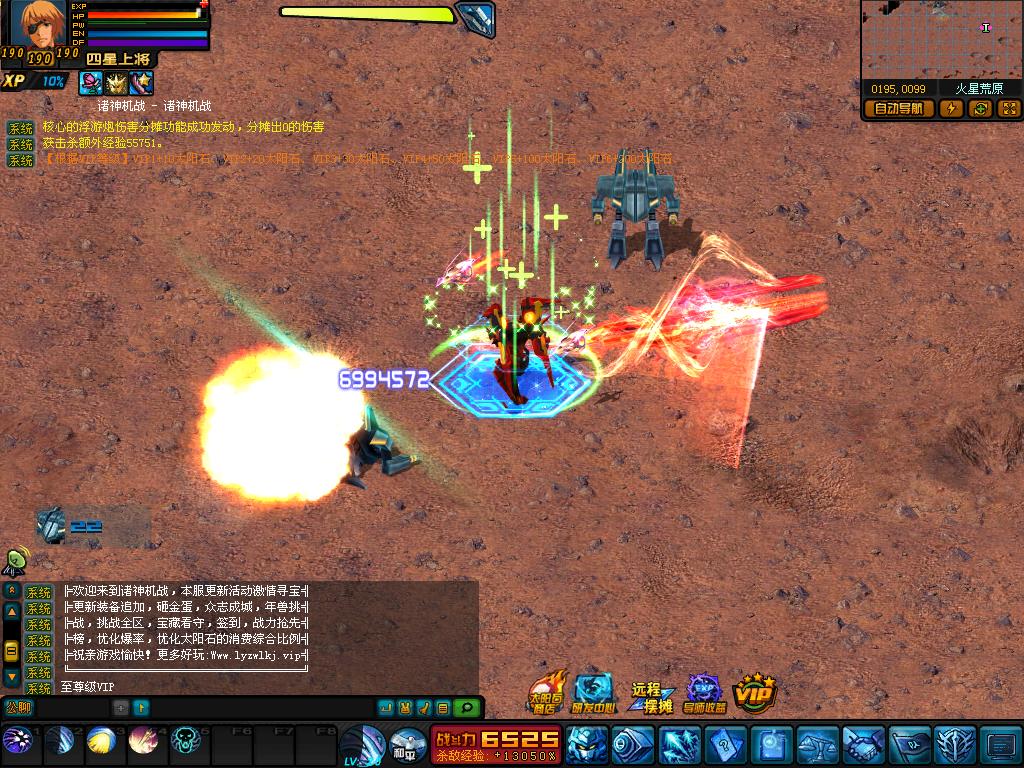
Task: Click the 自动导航 auto-navigation button
Action: pos(899,109)
